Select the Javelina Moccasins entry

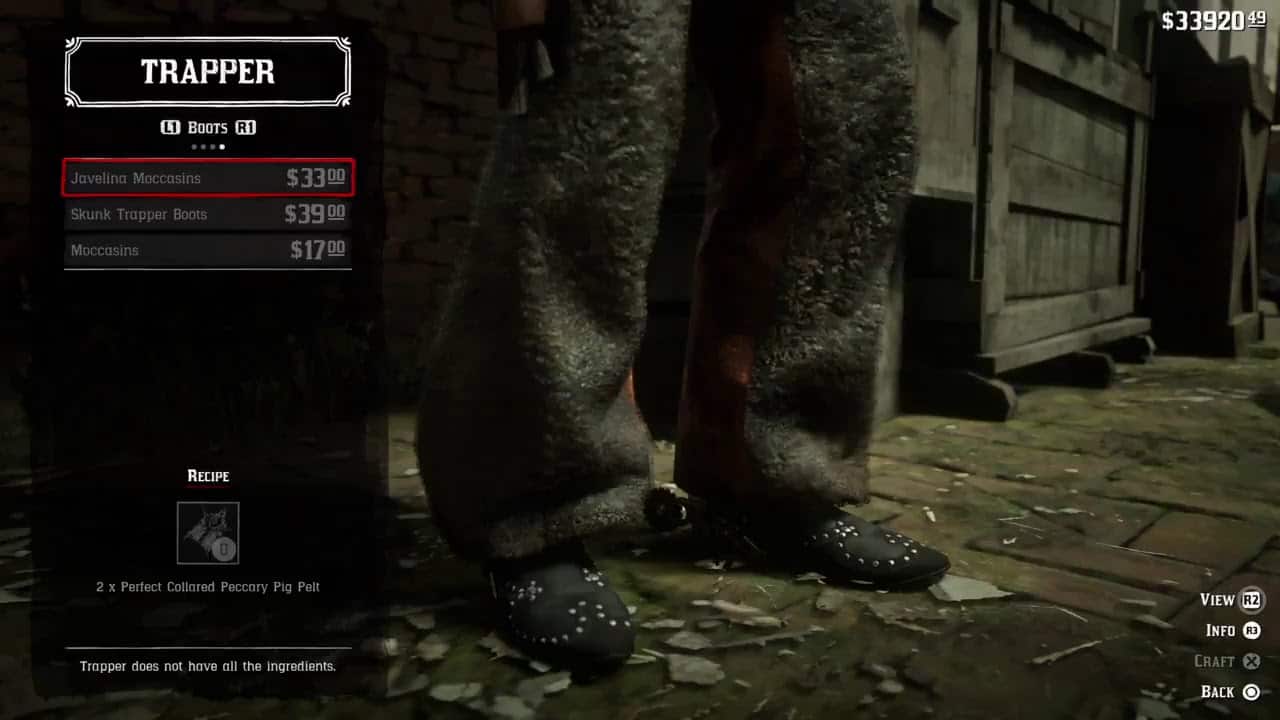click(x=207, y=177)
